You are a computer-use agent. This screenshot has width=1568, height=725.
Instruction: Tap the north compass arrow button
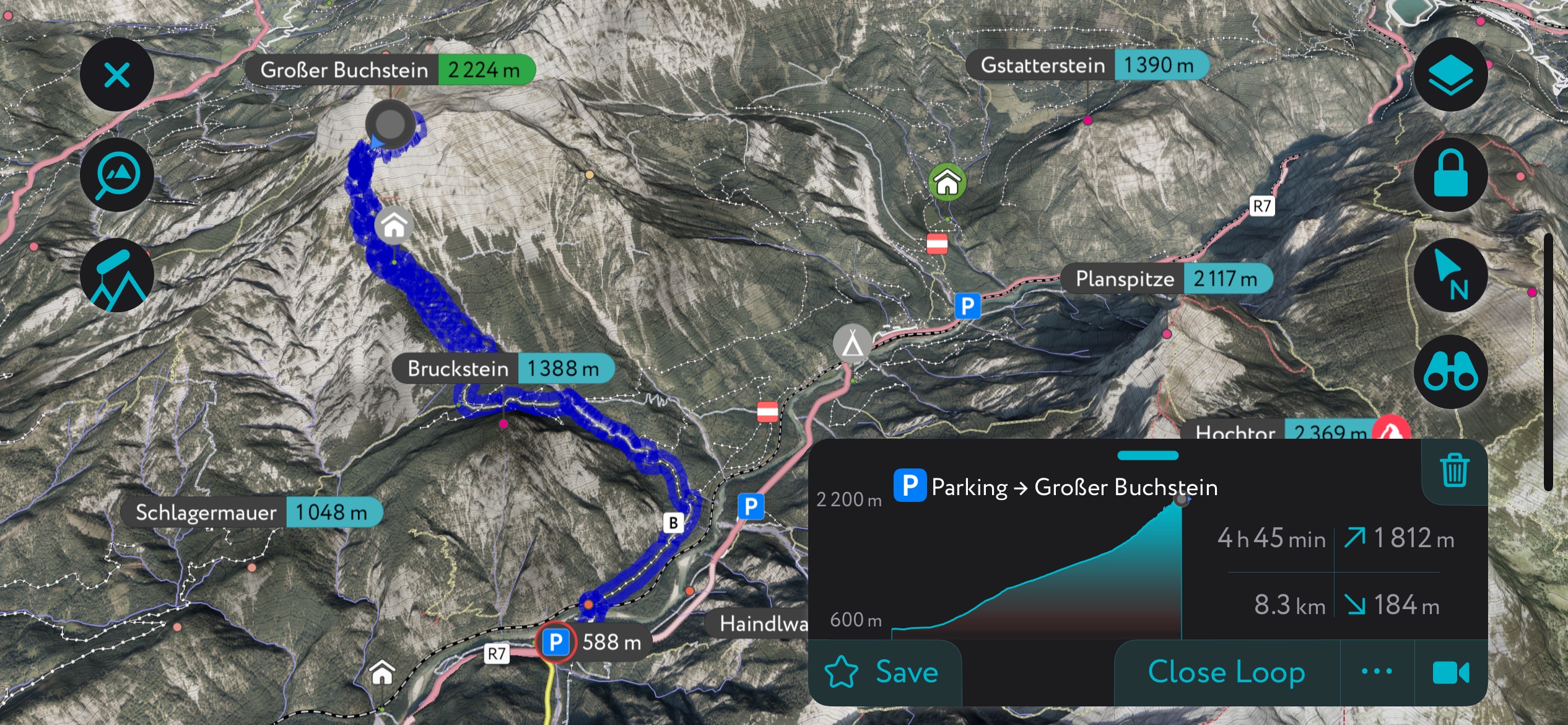click(1450, 275)
